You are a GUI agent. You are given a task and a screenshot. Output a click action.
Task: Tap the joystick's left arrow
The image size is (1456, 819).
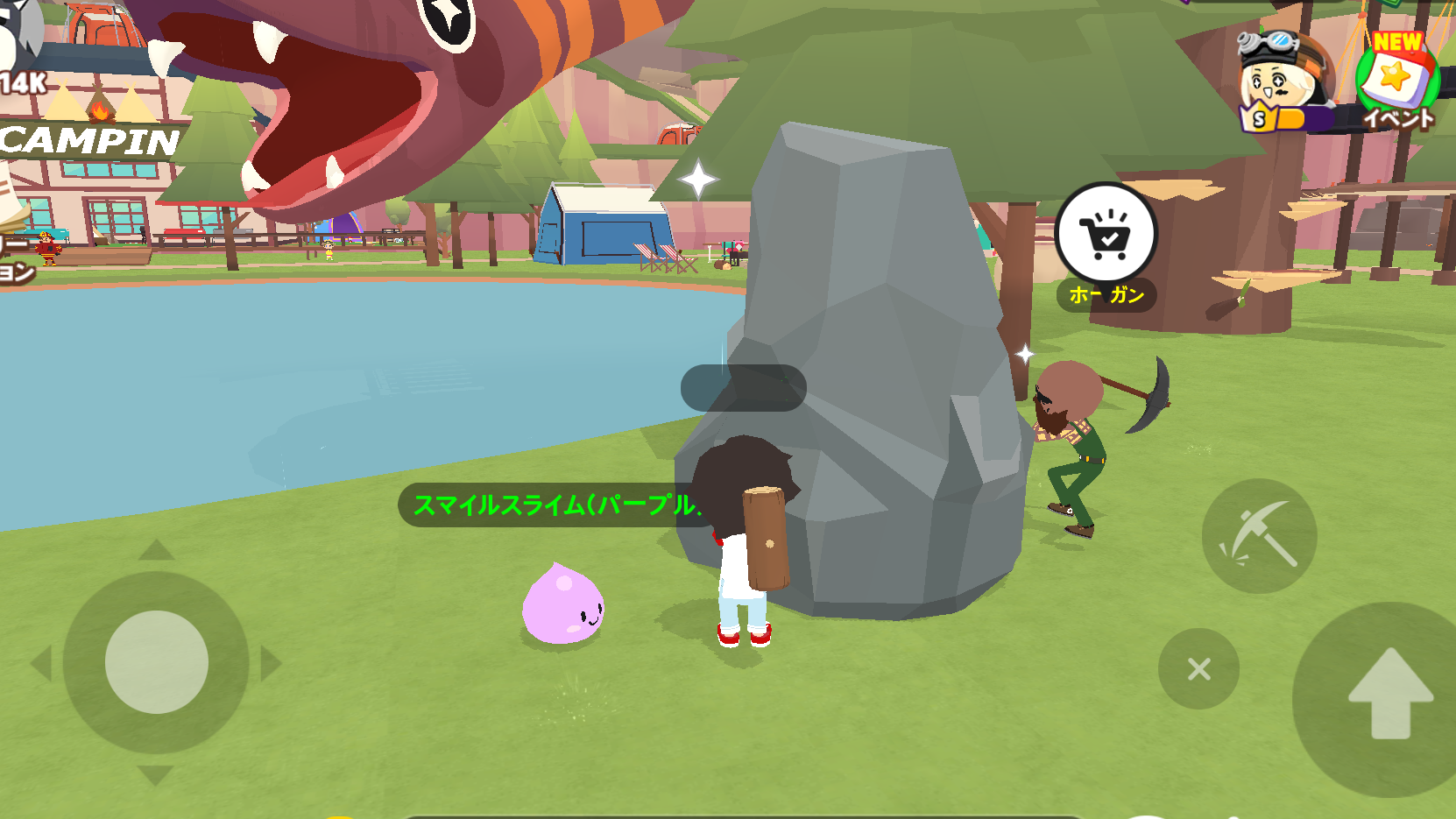[x=41, y=664]
